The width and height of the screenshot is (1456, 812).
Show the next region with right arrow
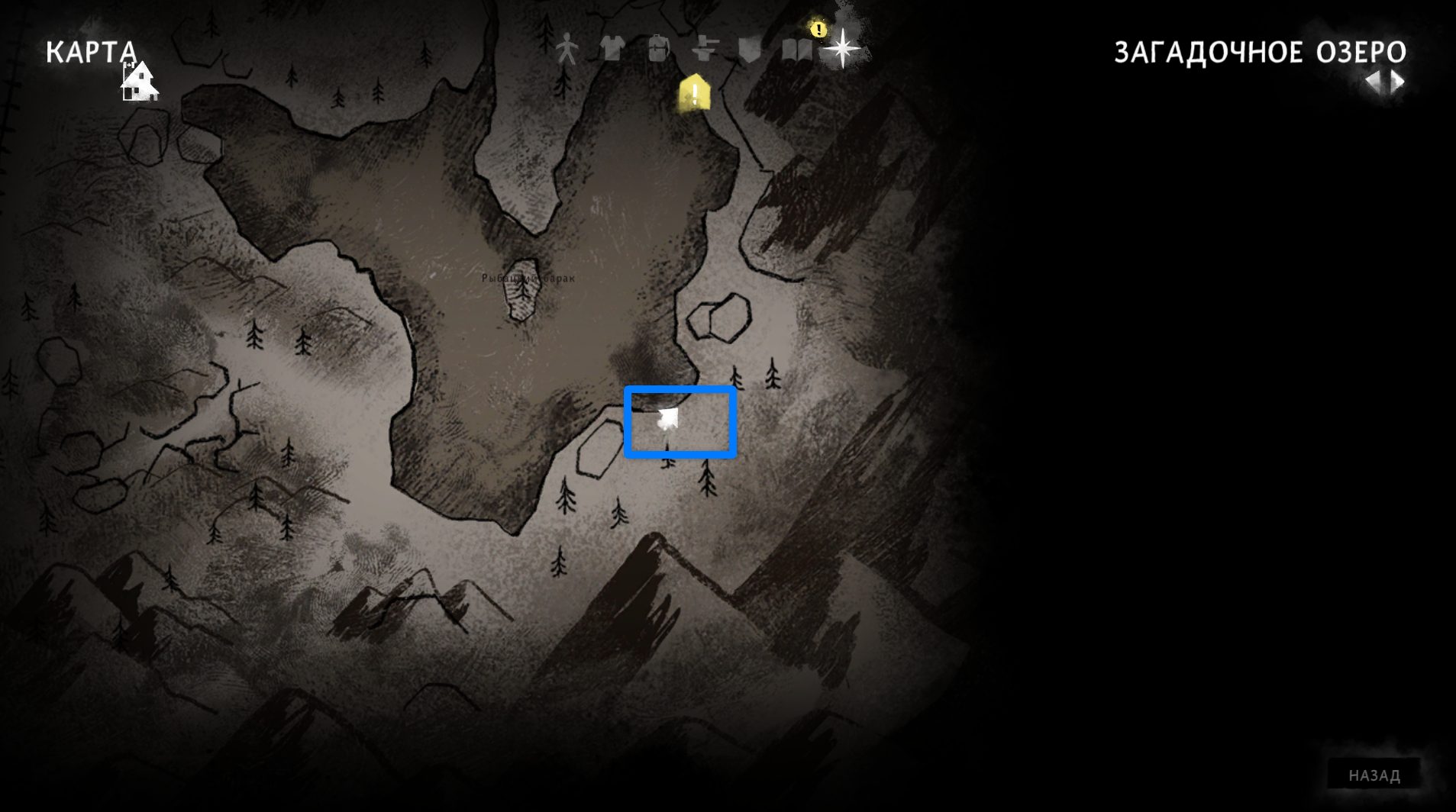(x=1398, y=82)
